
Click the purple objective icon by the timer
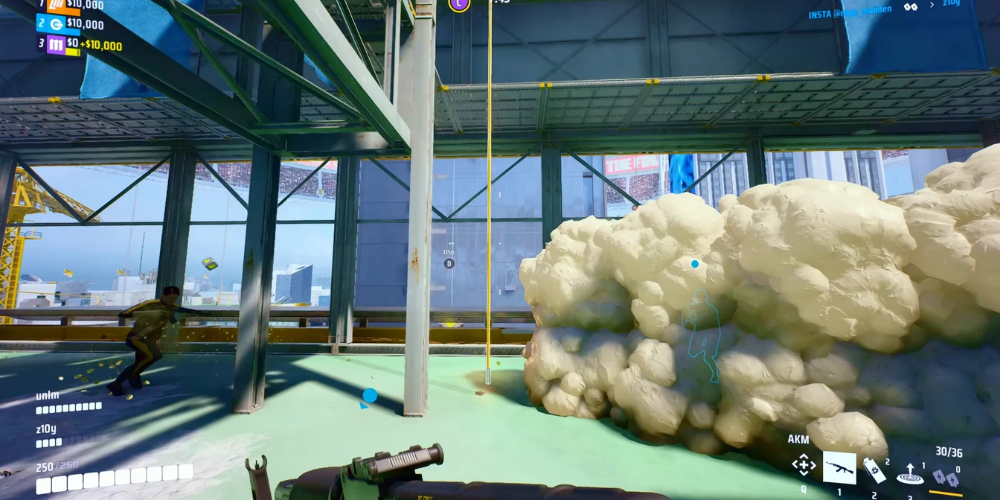(459, 4)
